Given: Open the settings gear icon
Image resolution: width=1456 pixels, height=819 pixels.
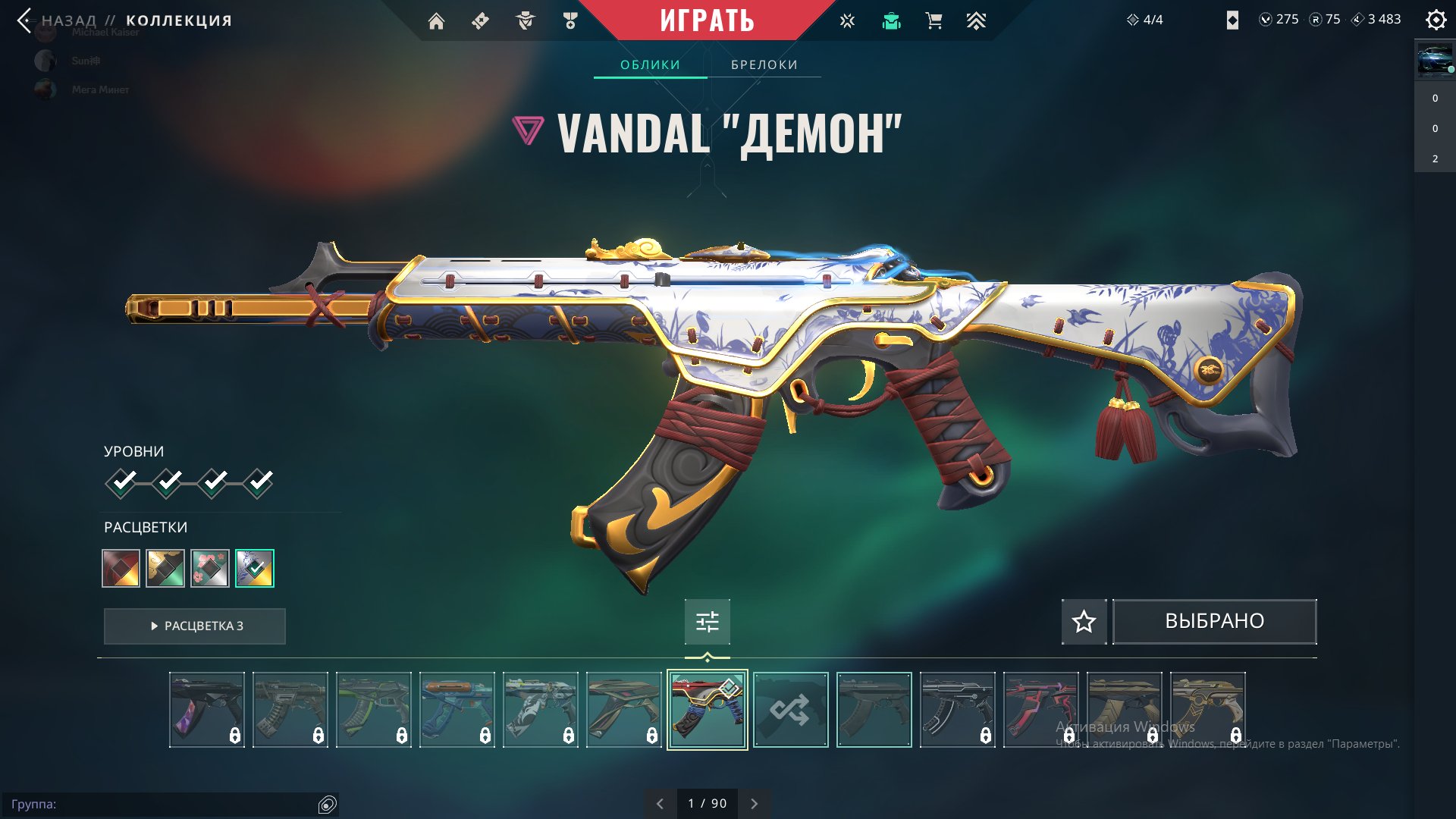Looking at the screenshot, I should pos(1436,20).
